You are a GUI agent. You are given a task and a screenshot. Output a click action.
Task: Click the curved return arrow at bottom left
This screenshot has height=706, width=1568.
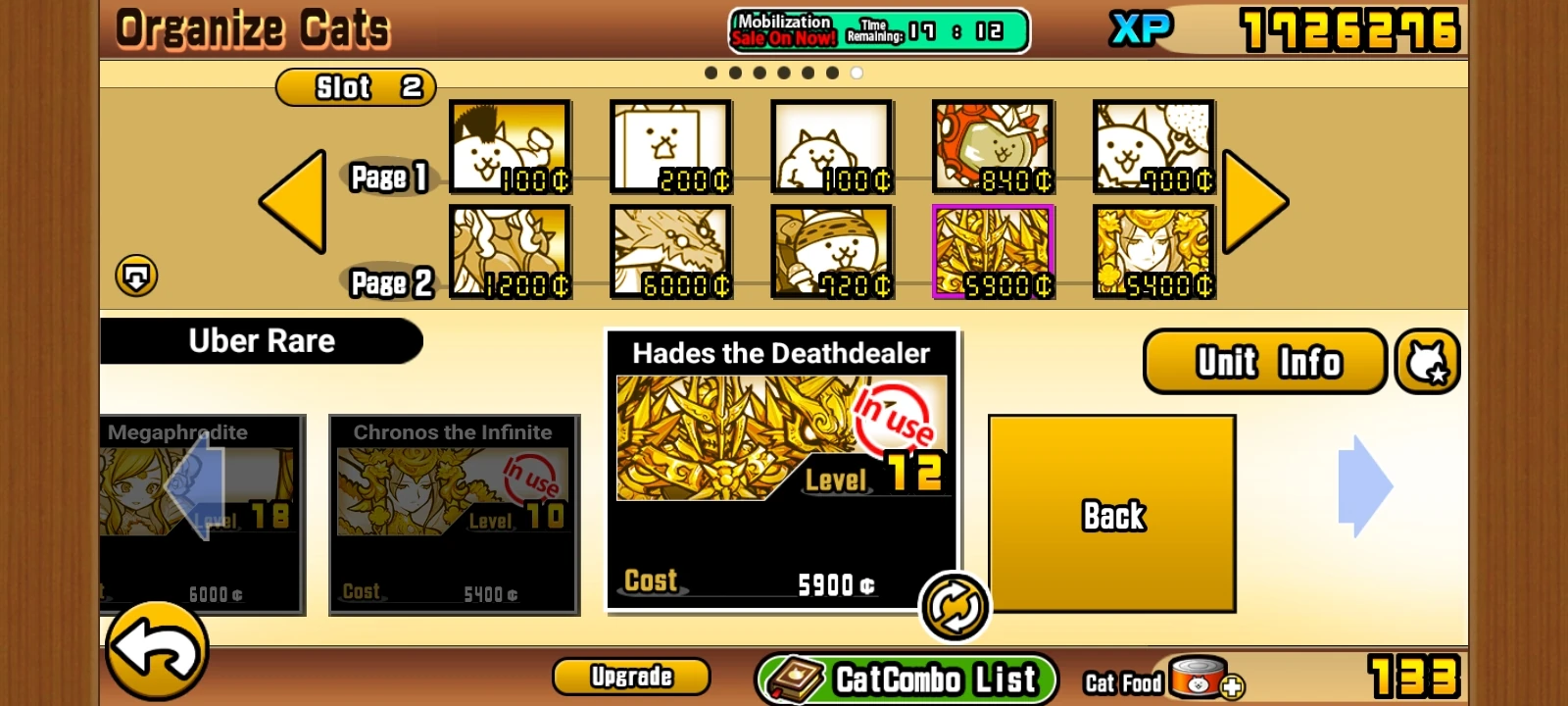click(157, 651)
